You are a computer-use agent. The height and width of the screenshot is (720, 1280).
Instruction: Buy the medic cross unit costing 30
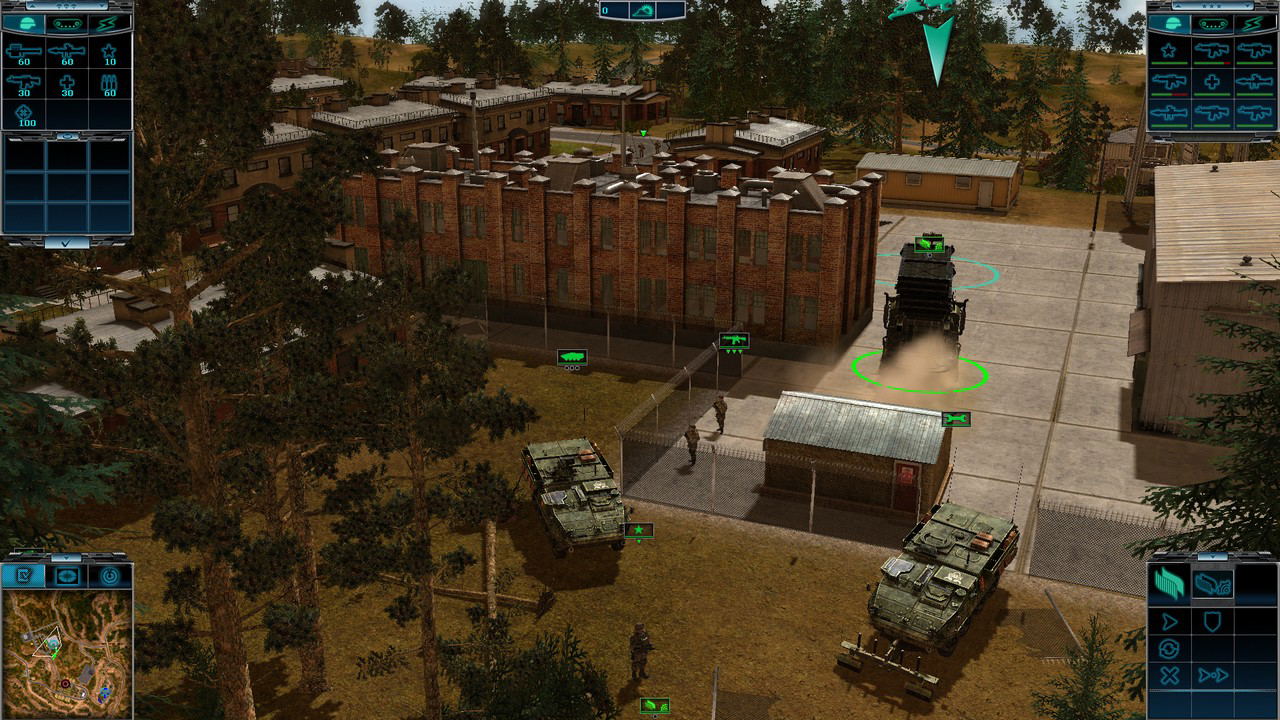tap(66, 84)
